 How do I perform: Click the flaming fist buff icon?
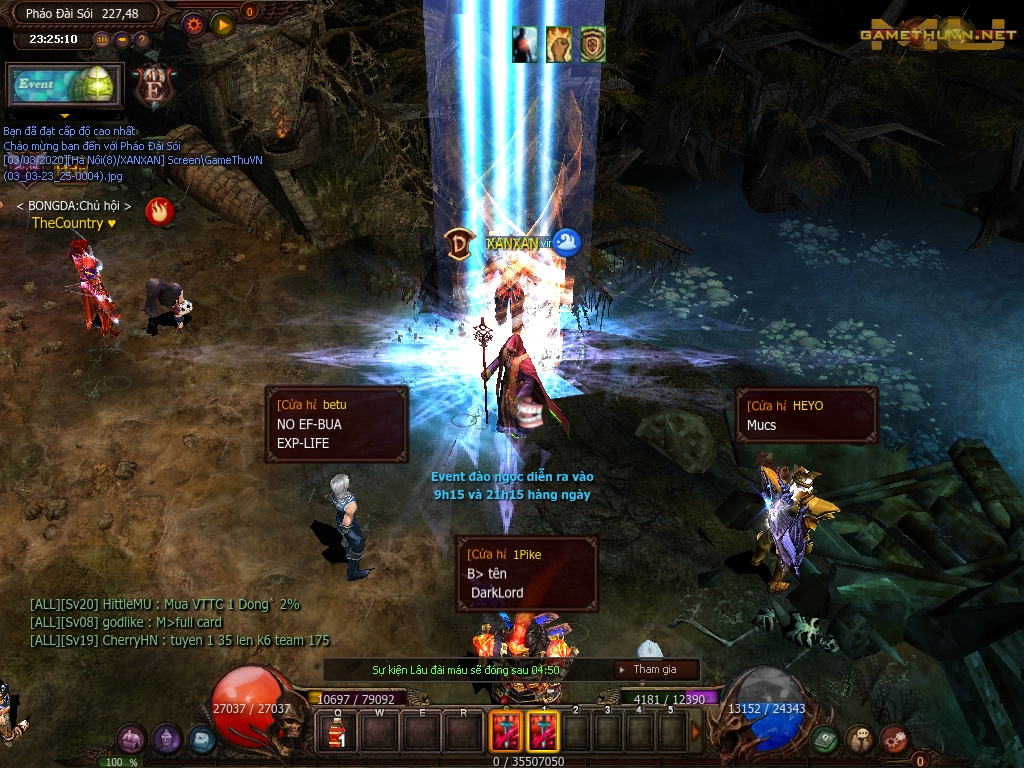click(x=559, y=44)
